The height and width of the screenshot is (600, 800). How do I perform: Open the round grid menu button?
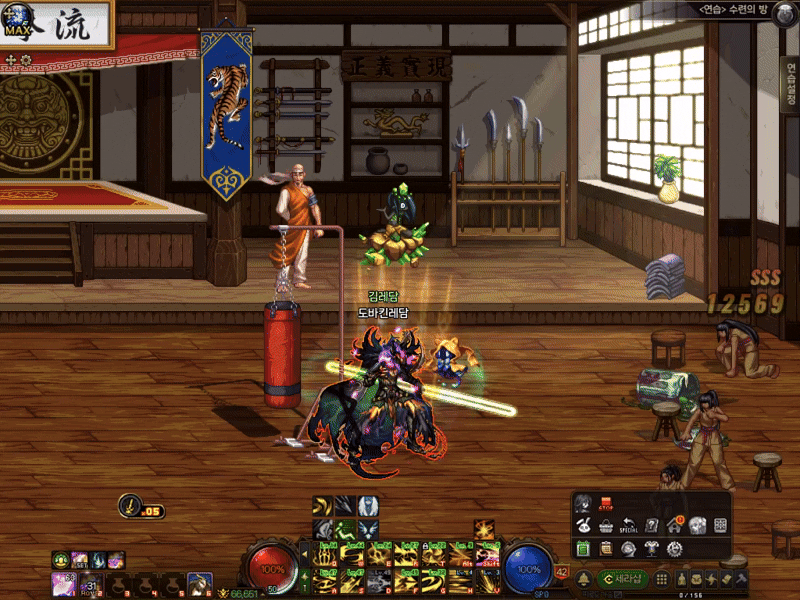[661, 578]
